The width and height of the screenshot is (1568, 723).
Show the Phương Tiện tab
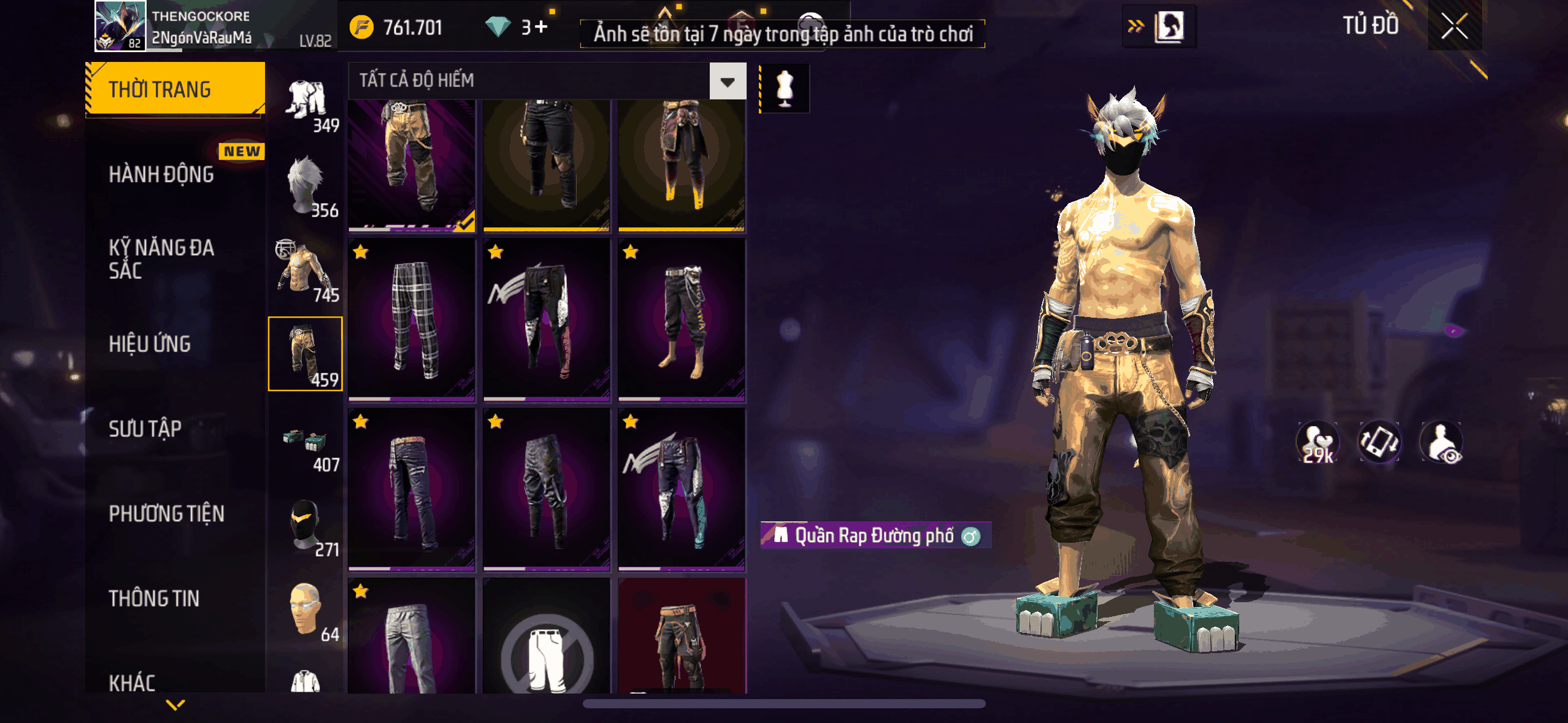[167, 513]
